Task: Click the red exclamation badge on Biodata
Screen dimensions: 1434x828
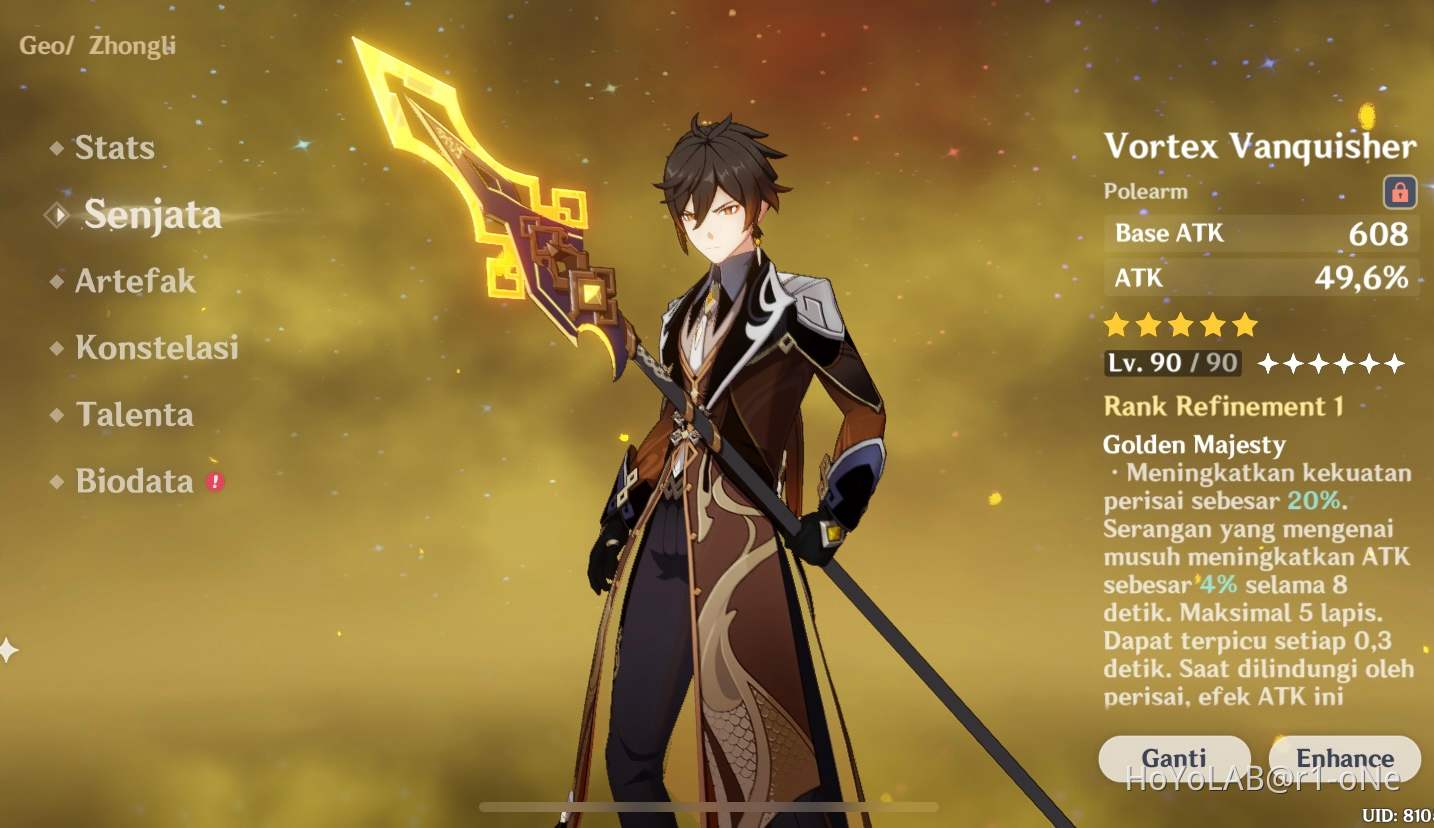Action: (215, 481)
